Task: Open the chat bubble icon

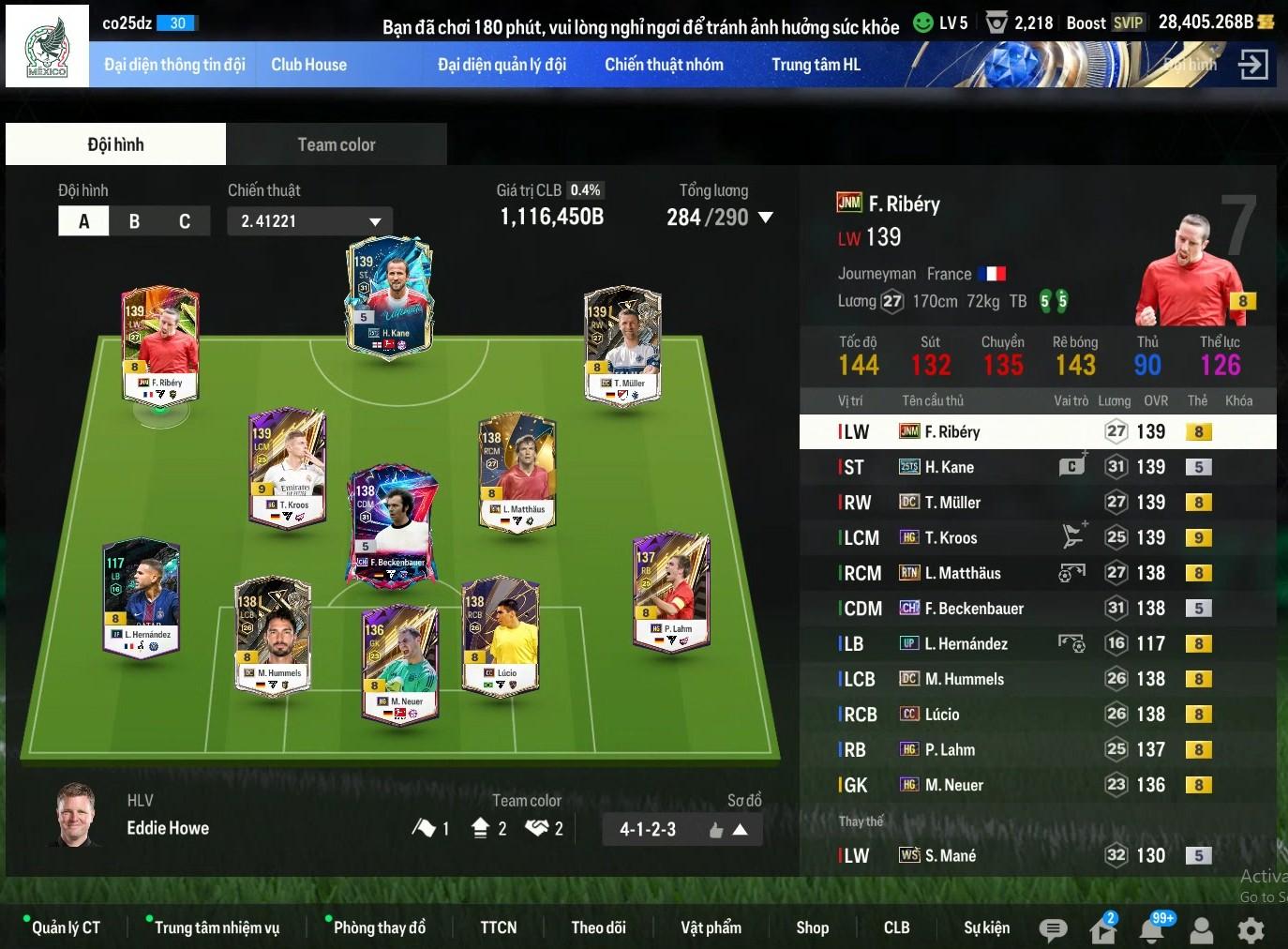Action: tap(1053, 929)
